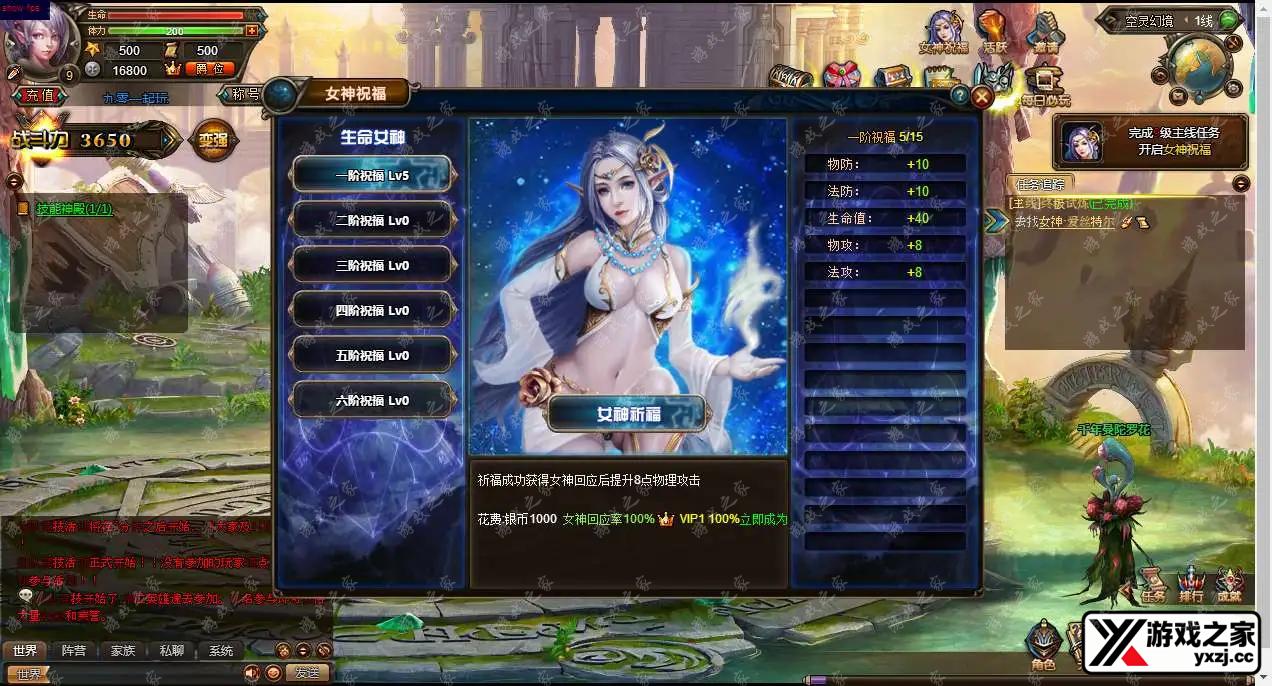This screenshot has width=1272, height=686.
Task: Choose 四阶祝福 Lv0 entry
Action: pyautogui.click(x=372, y=310)
